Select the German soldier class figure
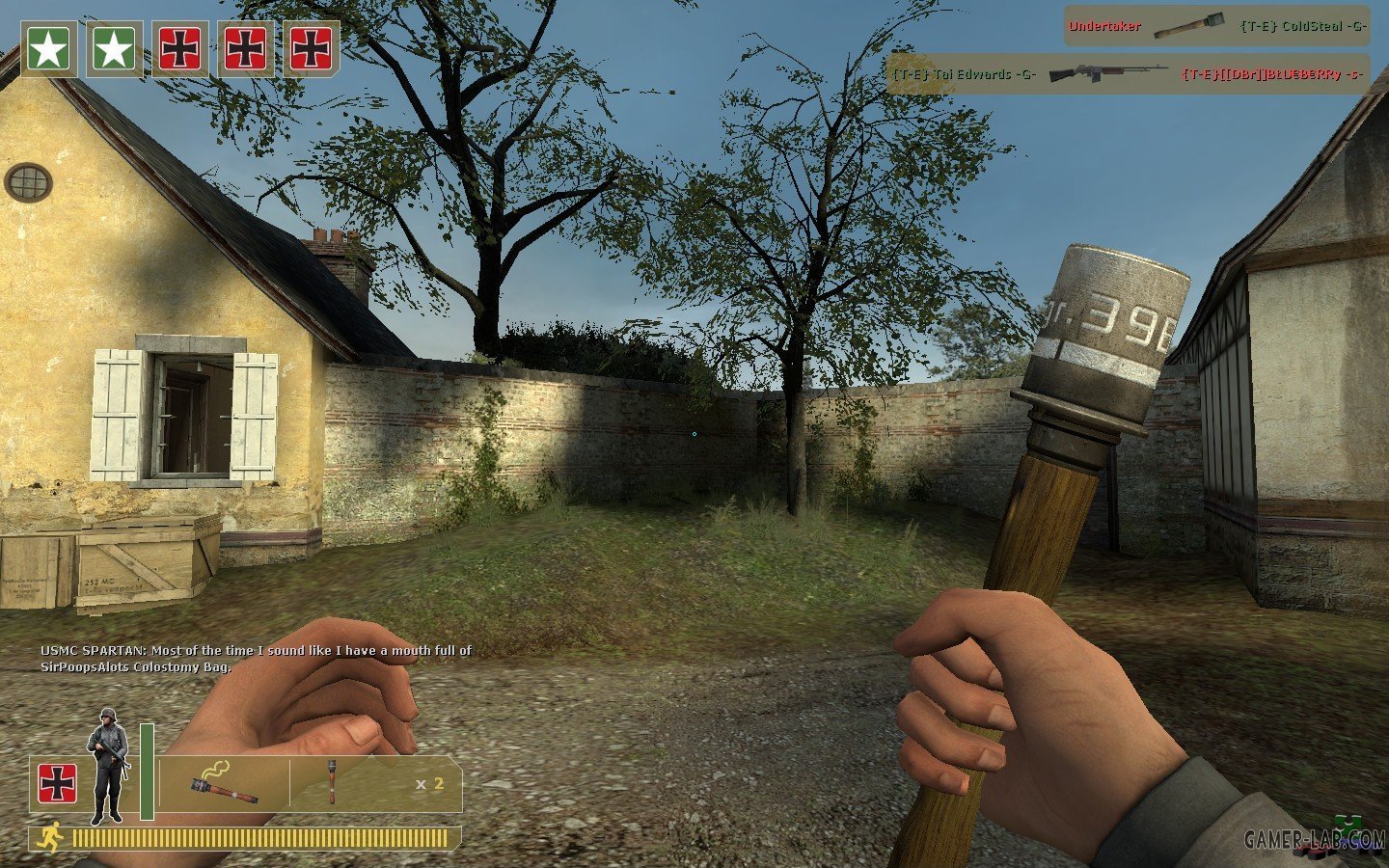This screenshot has height=868, width=1389. [x=107, y=765]
